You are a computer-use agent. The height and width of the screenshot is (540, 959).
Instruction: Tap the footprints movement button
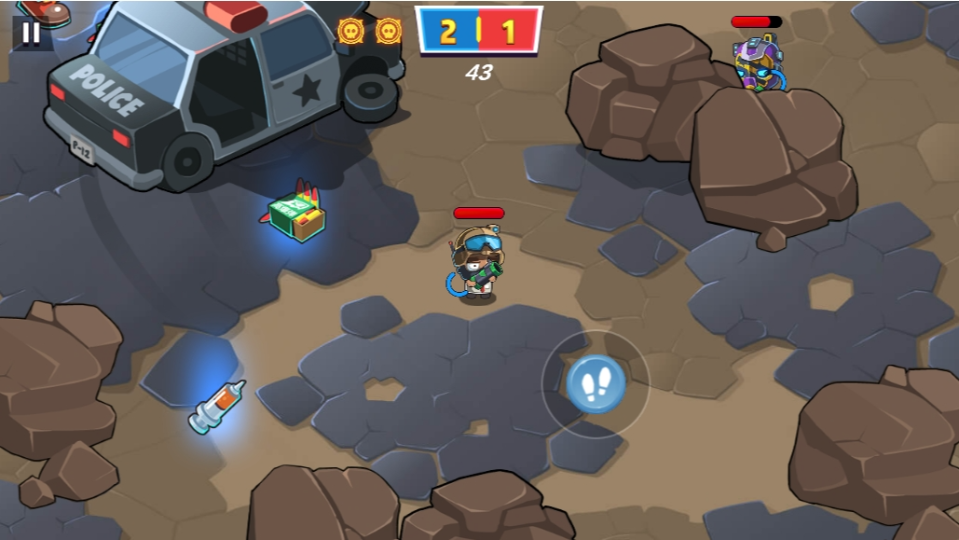click(596, 384)
